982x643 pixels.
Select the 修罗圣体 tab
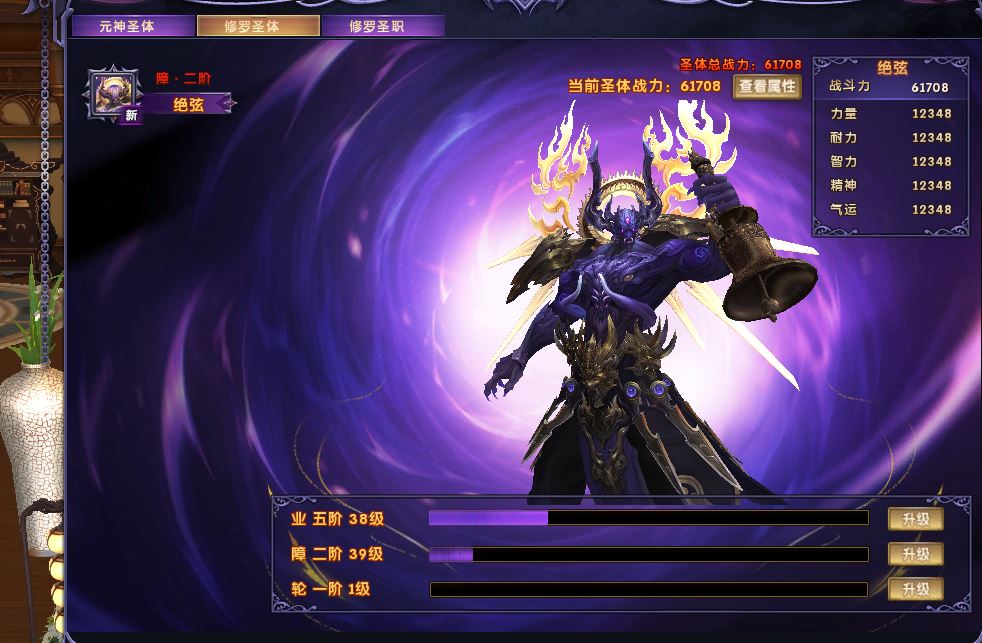pos(258,26)
